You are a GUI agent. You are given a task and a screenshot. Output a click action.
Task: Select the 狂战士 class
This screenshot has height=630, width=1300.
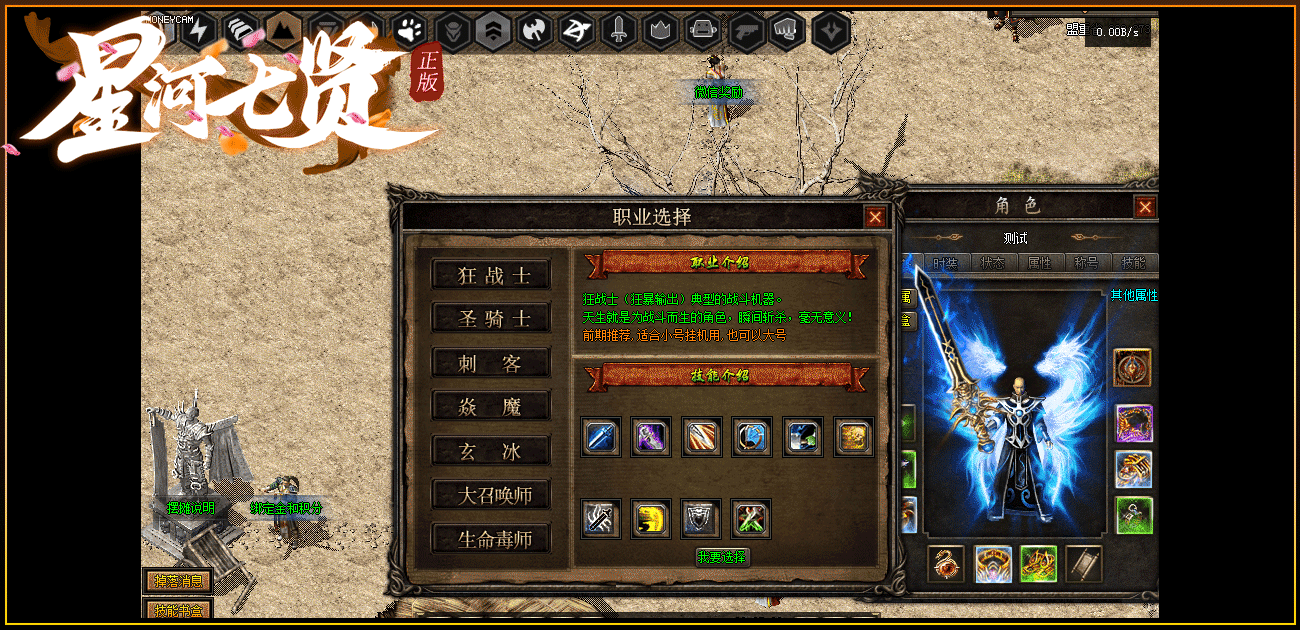point(491,275)
